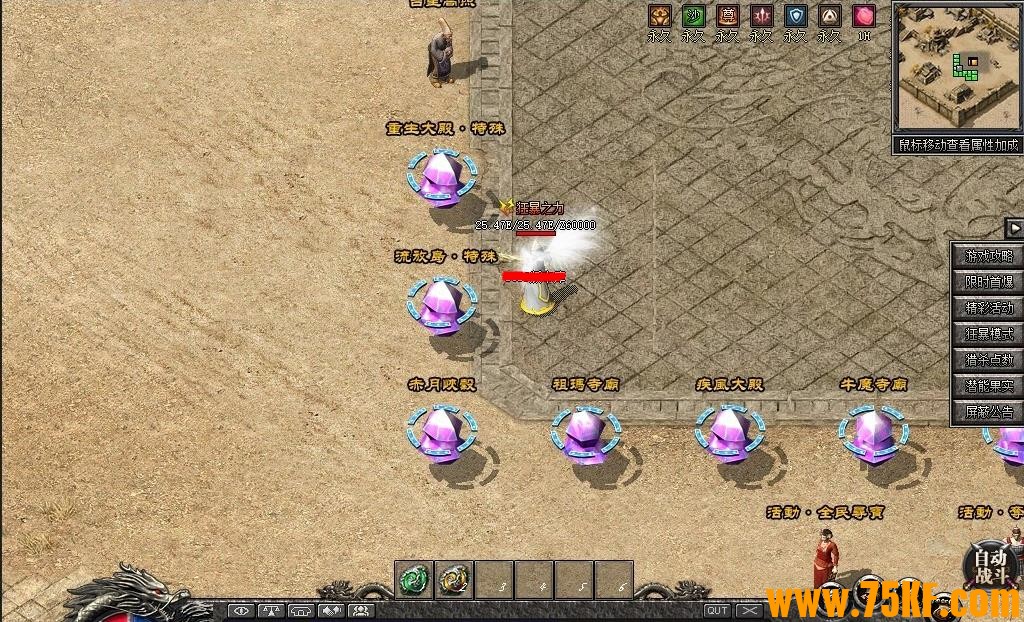Image resolution: width=1024 pixels, height=622 pixels.
Task: Choose the 潜能果实 menu entry
Action: coord(988,386)
